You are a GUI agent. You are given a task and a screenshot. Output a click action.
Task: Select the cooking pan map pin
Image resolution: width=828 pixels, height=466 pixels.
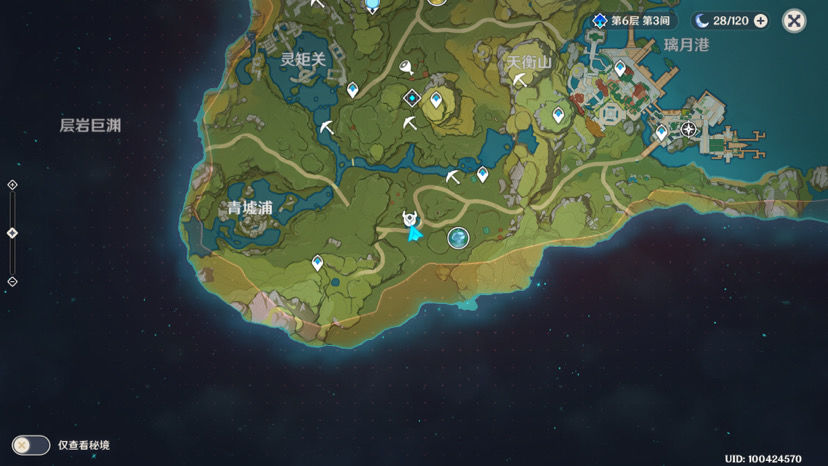click(x=407, y=67)
